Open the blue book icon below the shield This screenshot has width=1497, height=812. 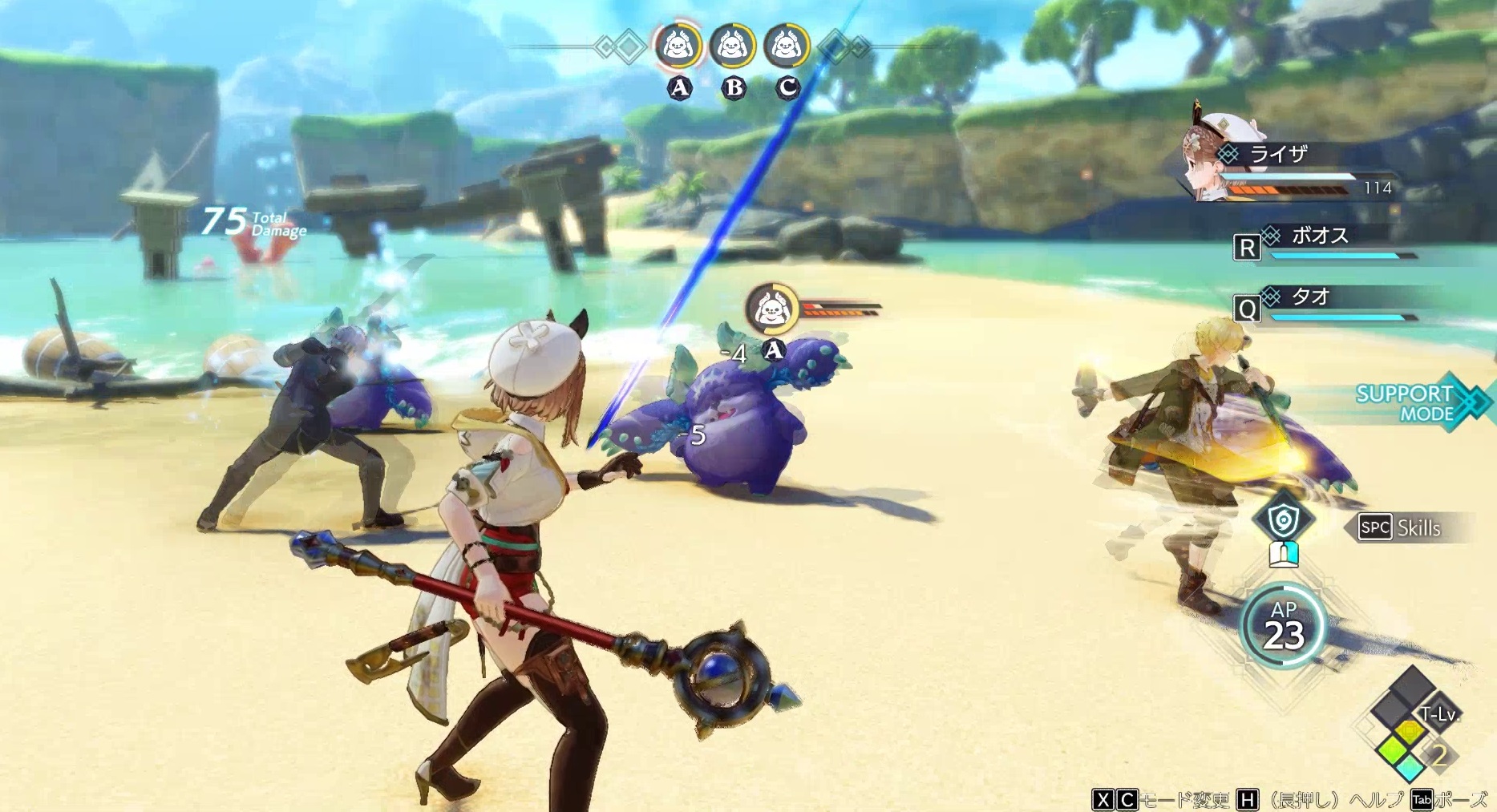click(x=1284, y=553)
